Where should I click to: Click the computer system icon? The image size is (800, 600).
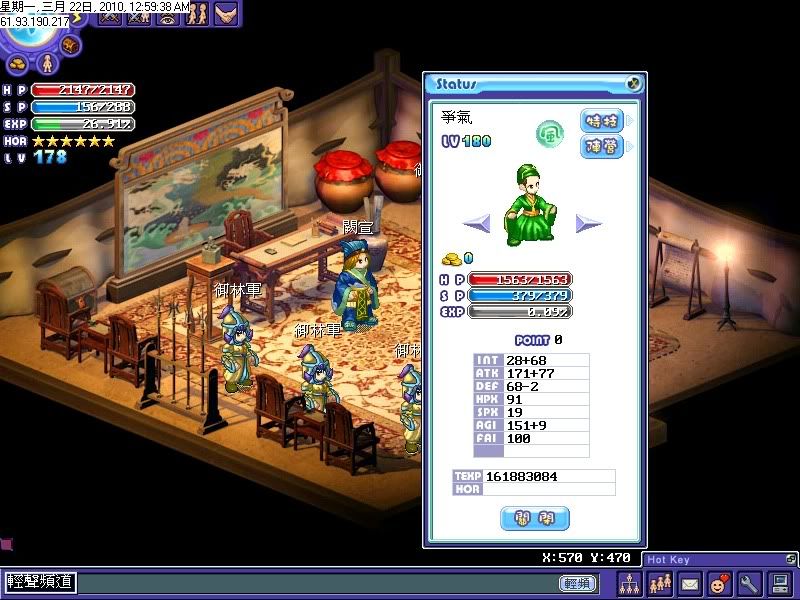[x=779, y=583]
